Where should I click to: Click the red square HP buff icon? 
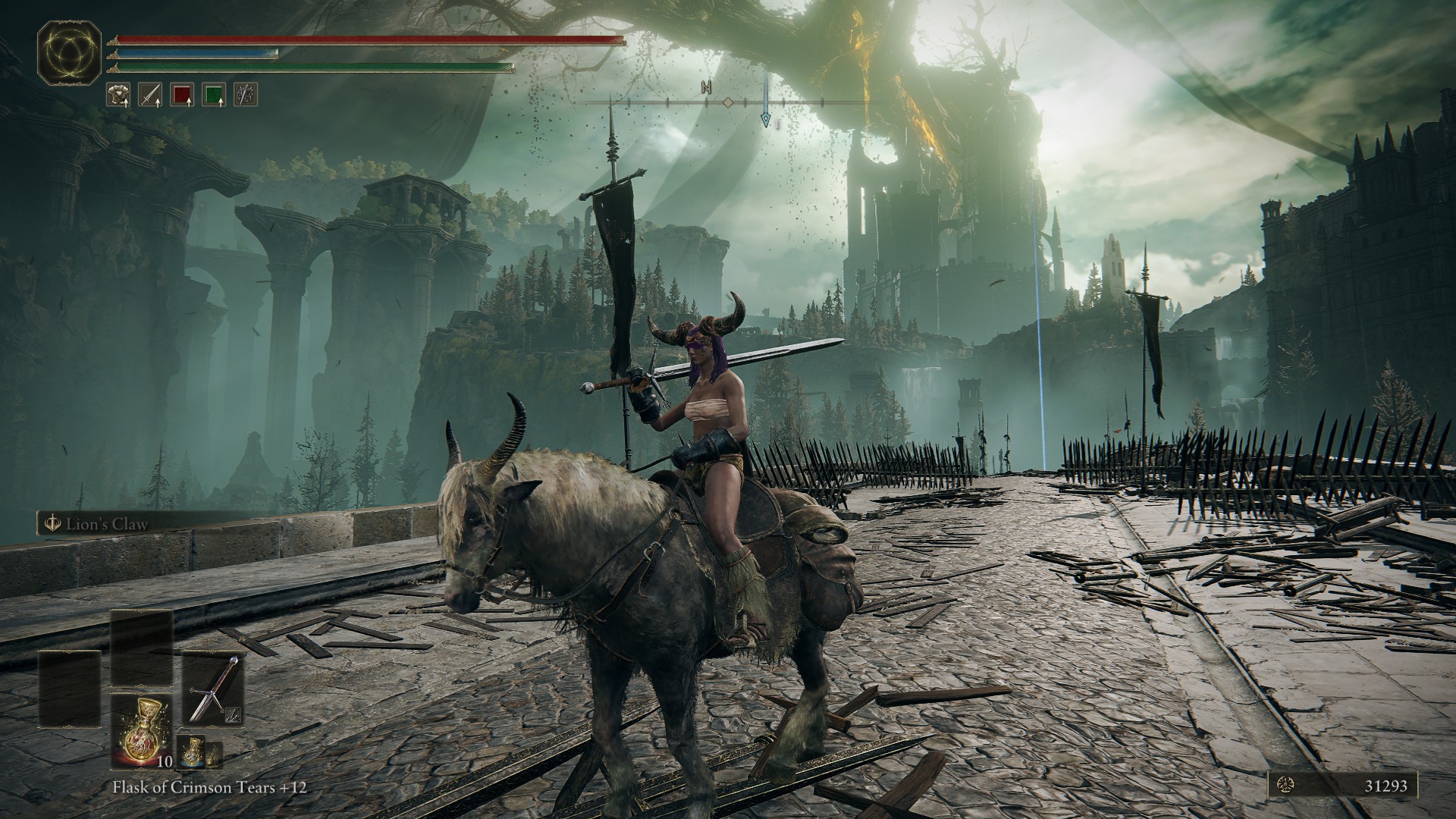pos(182,94)
